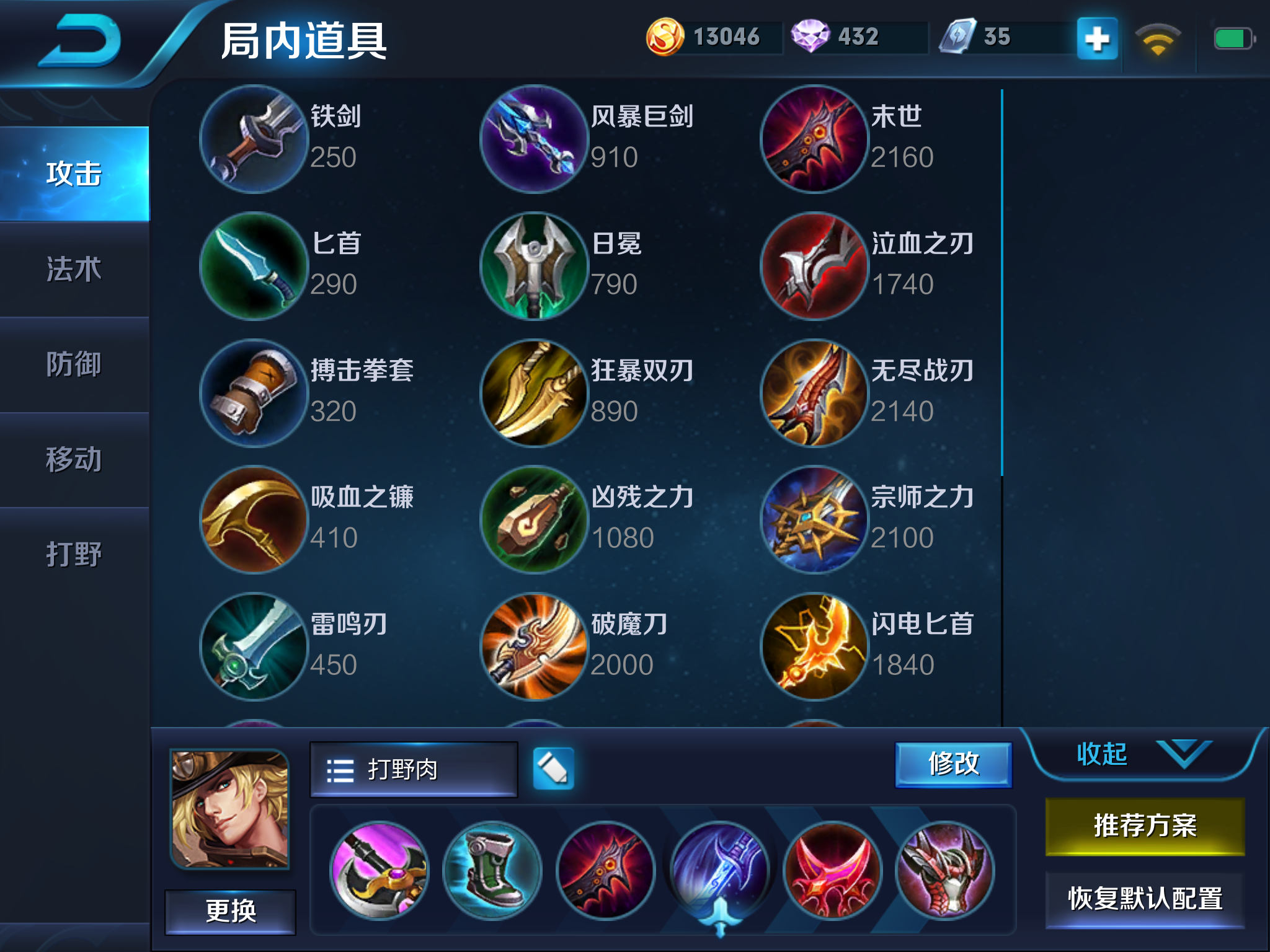
Task: Click the 修改 button
Action: pyautogui.click(x=953, y=764)
